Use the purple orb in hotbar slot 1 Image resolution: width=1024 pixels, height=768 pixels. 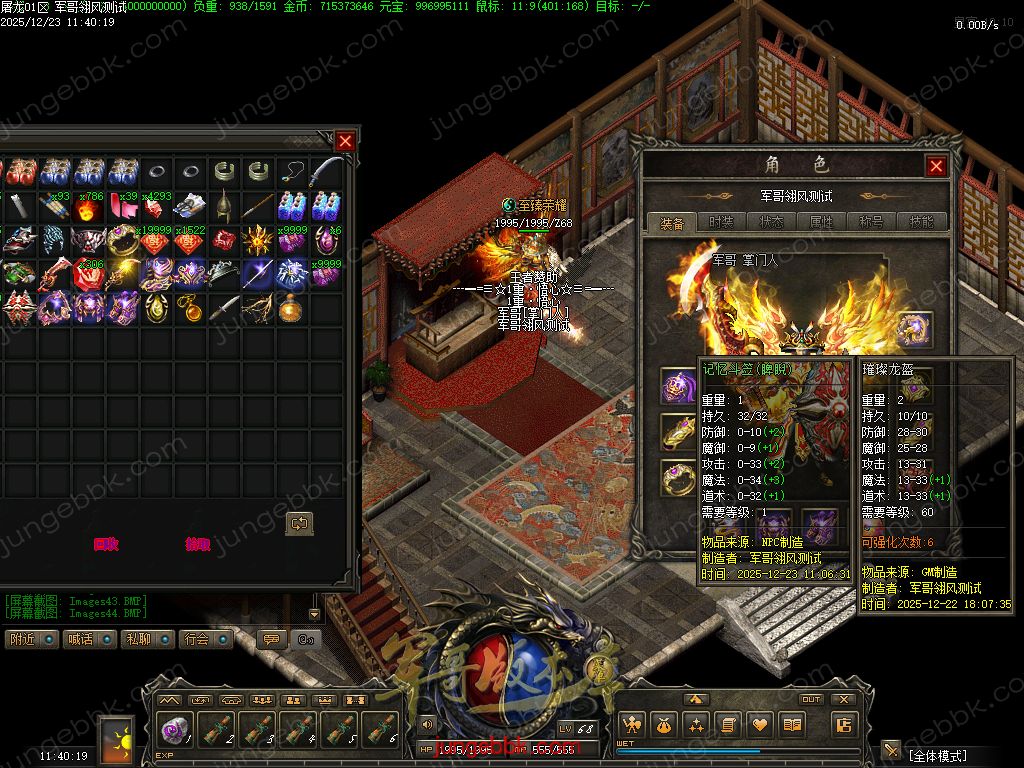point(174,730)
